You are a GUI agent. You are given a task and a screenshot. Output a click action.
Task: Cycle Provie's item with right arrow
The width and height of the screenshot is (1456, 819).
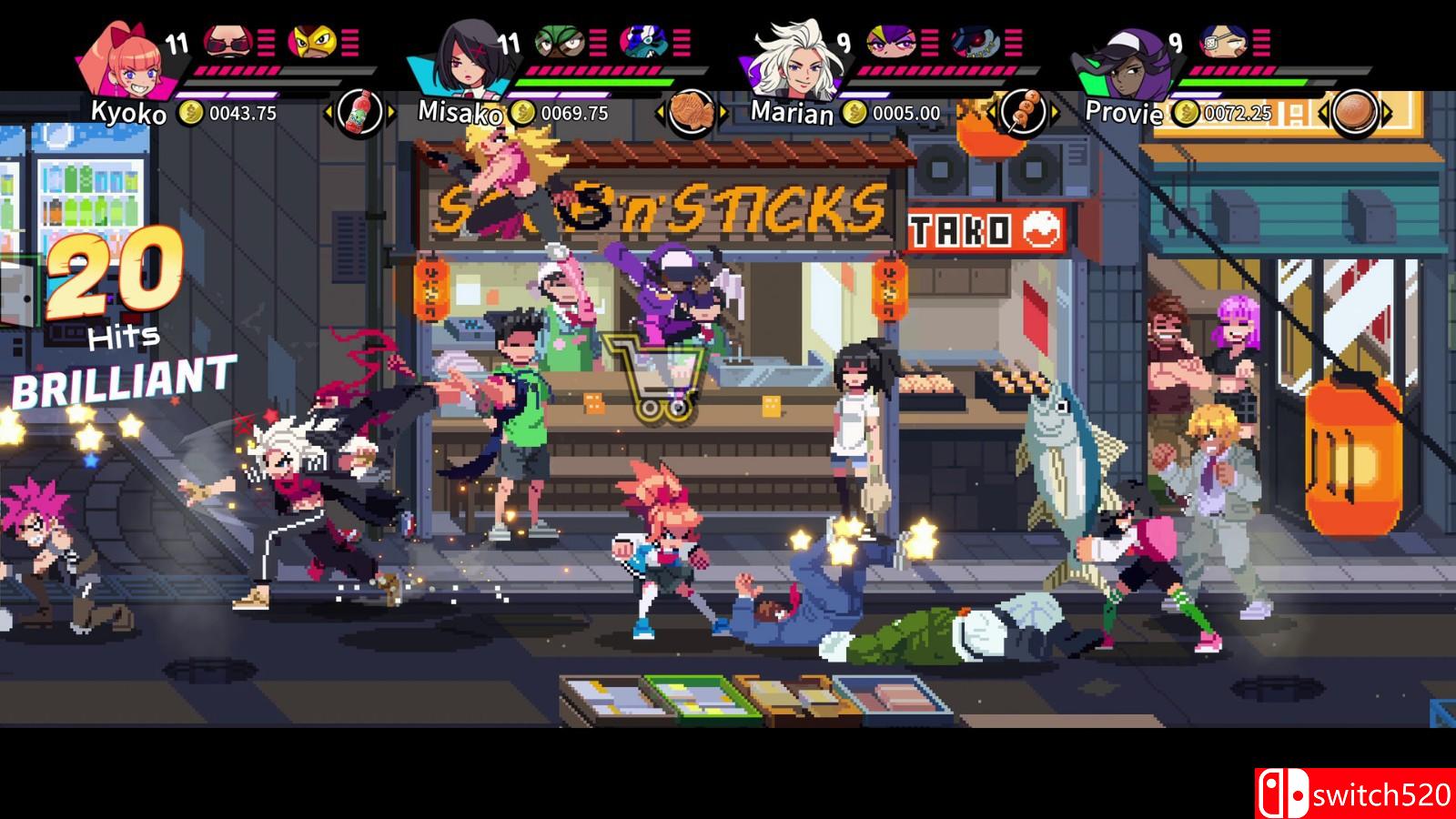tap(1387, 113)
